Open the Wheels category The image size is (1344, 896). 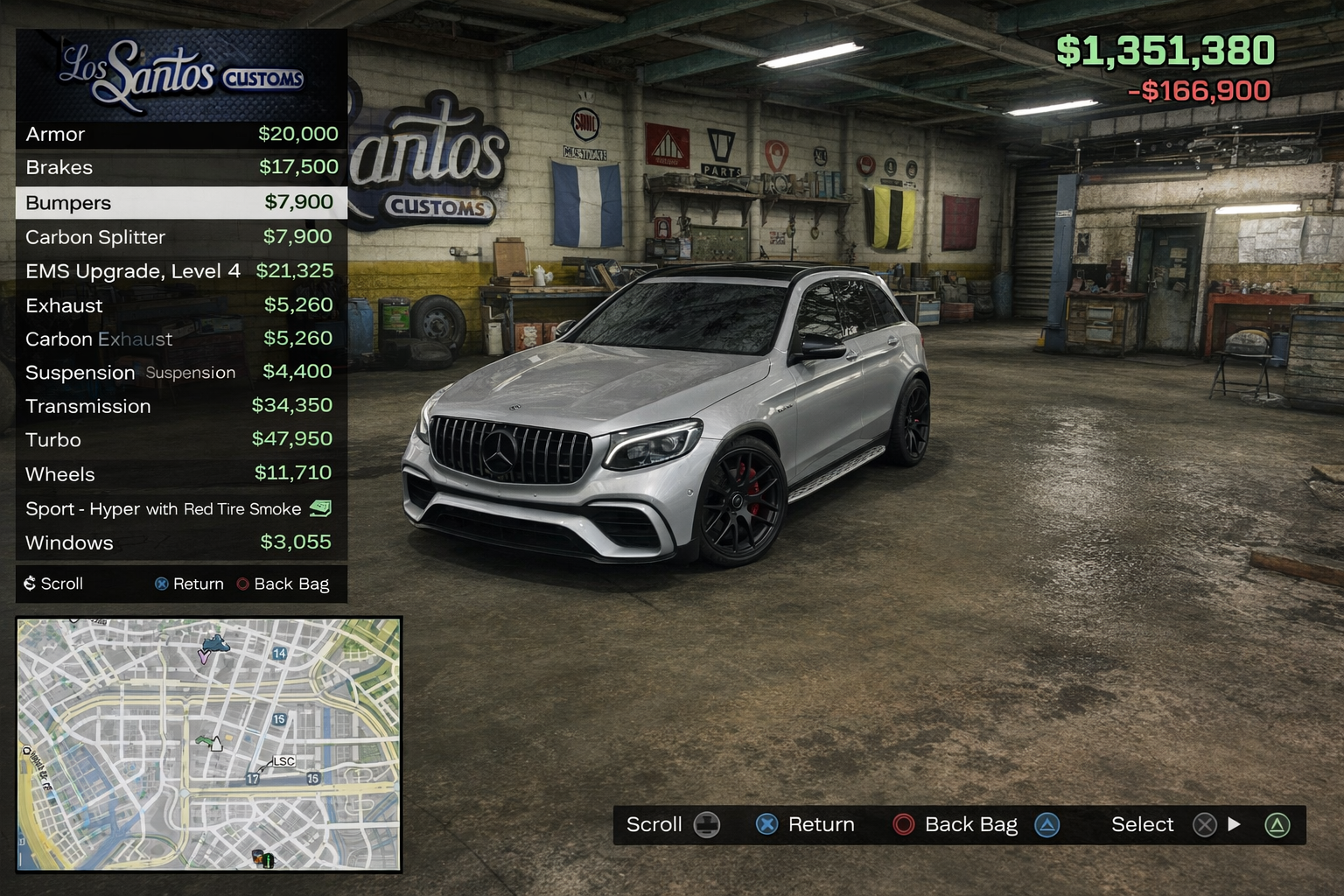point(181,474)
